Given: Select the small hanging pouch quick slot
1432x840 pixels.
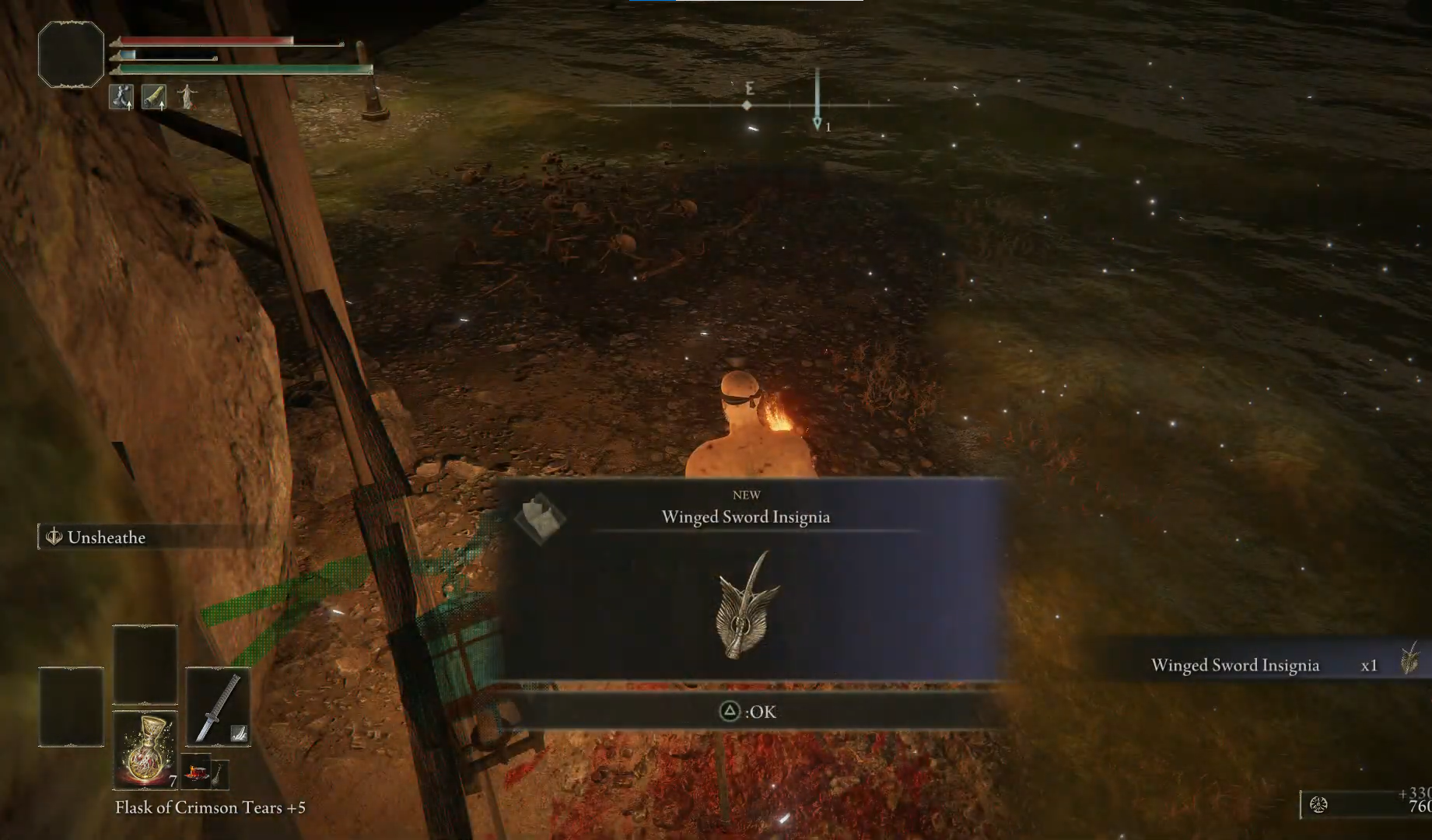Looking at the screenshot, I should coord(220,772).
